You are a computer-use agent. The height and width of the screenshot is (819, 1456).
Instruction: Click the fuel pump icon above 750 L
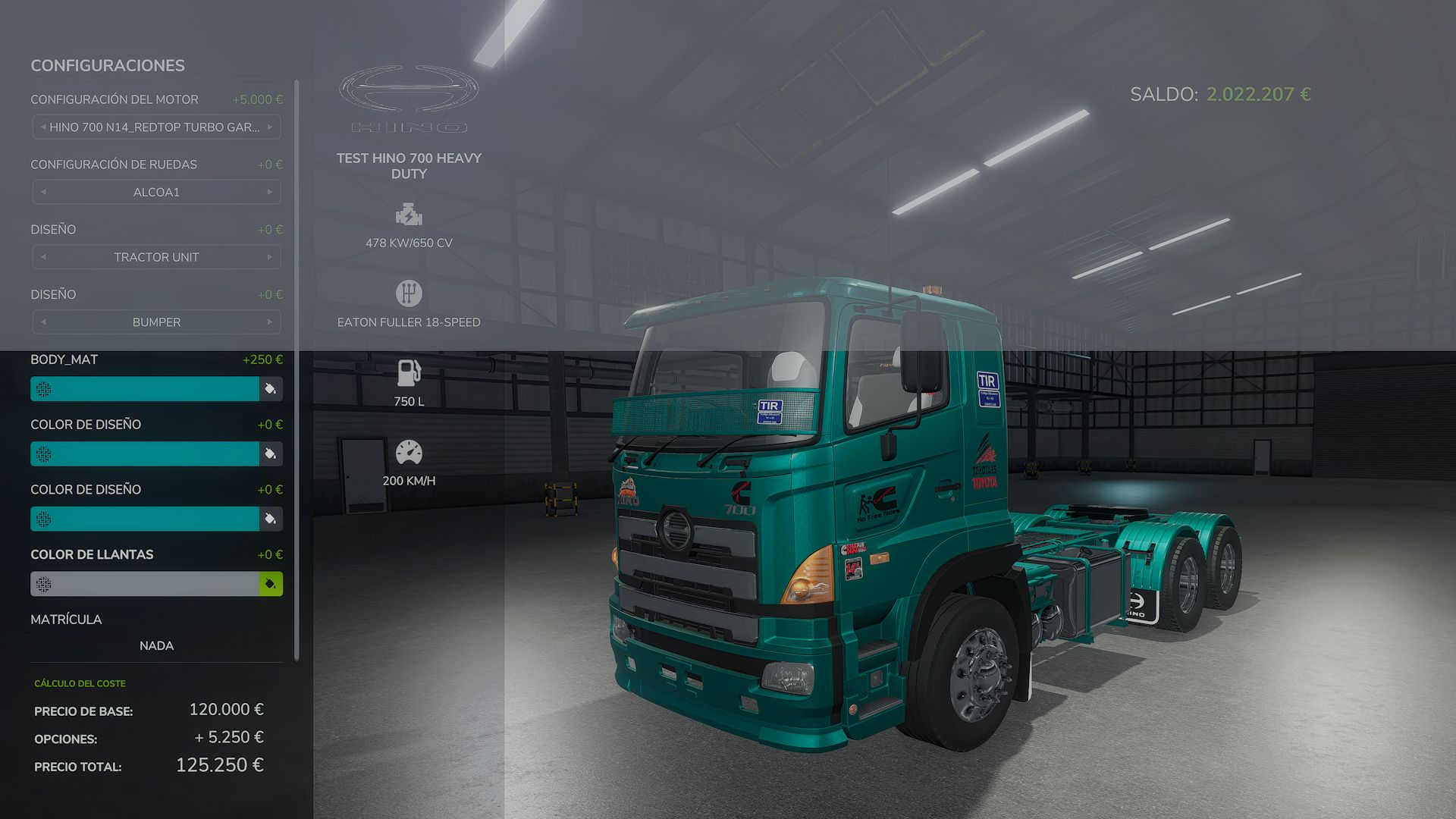point(409,372)
